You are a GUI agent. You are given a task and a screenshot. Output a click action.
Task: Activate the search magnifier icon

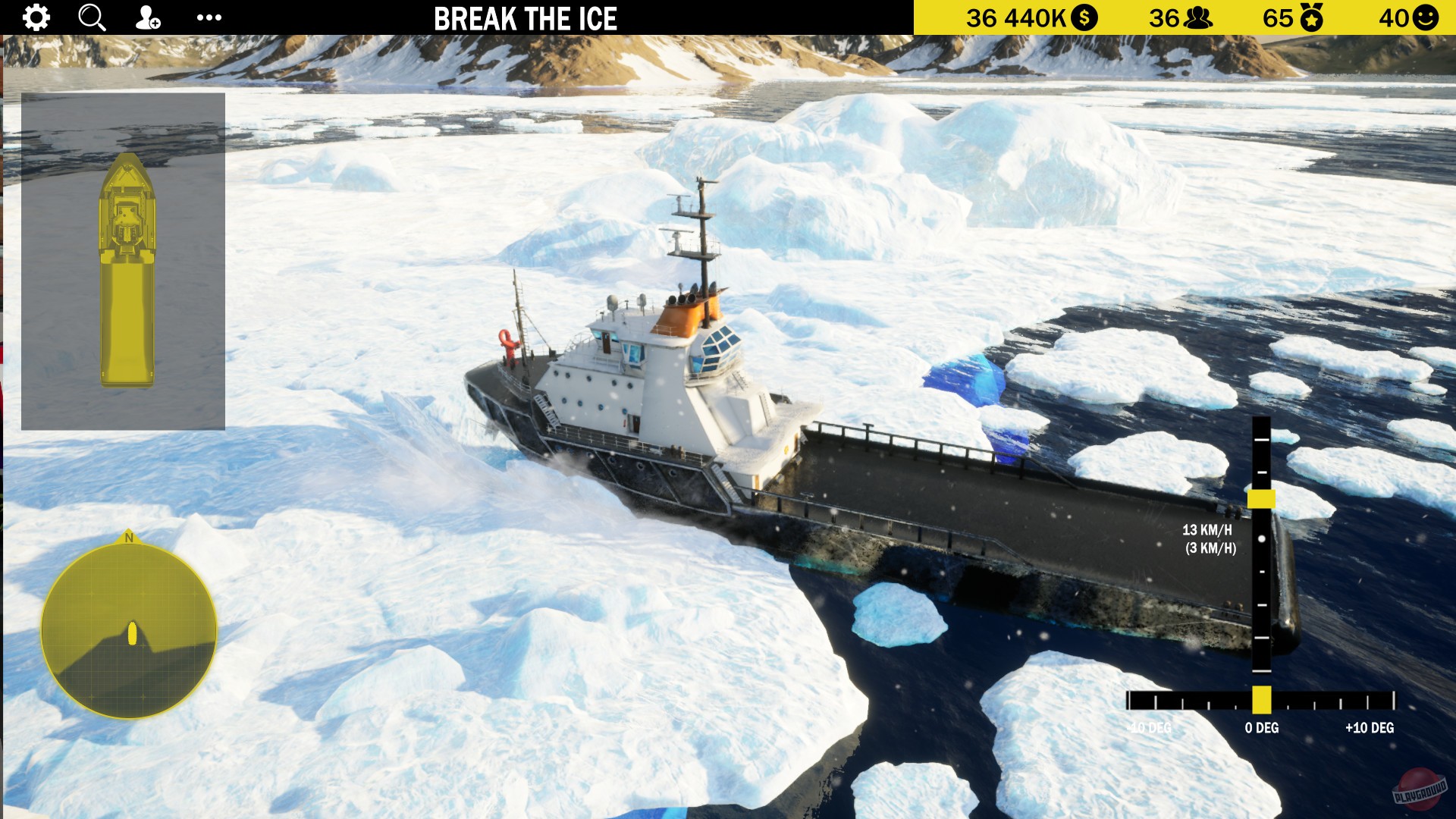click(x=91, y=17)
